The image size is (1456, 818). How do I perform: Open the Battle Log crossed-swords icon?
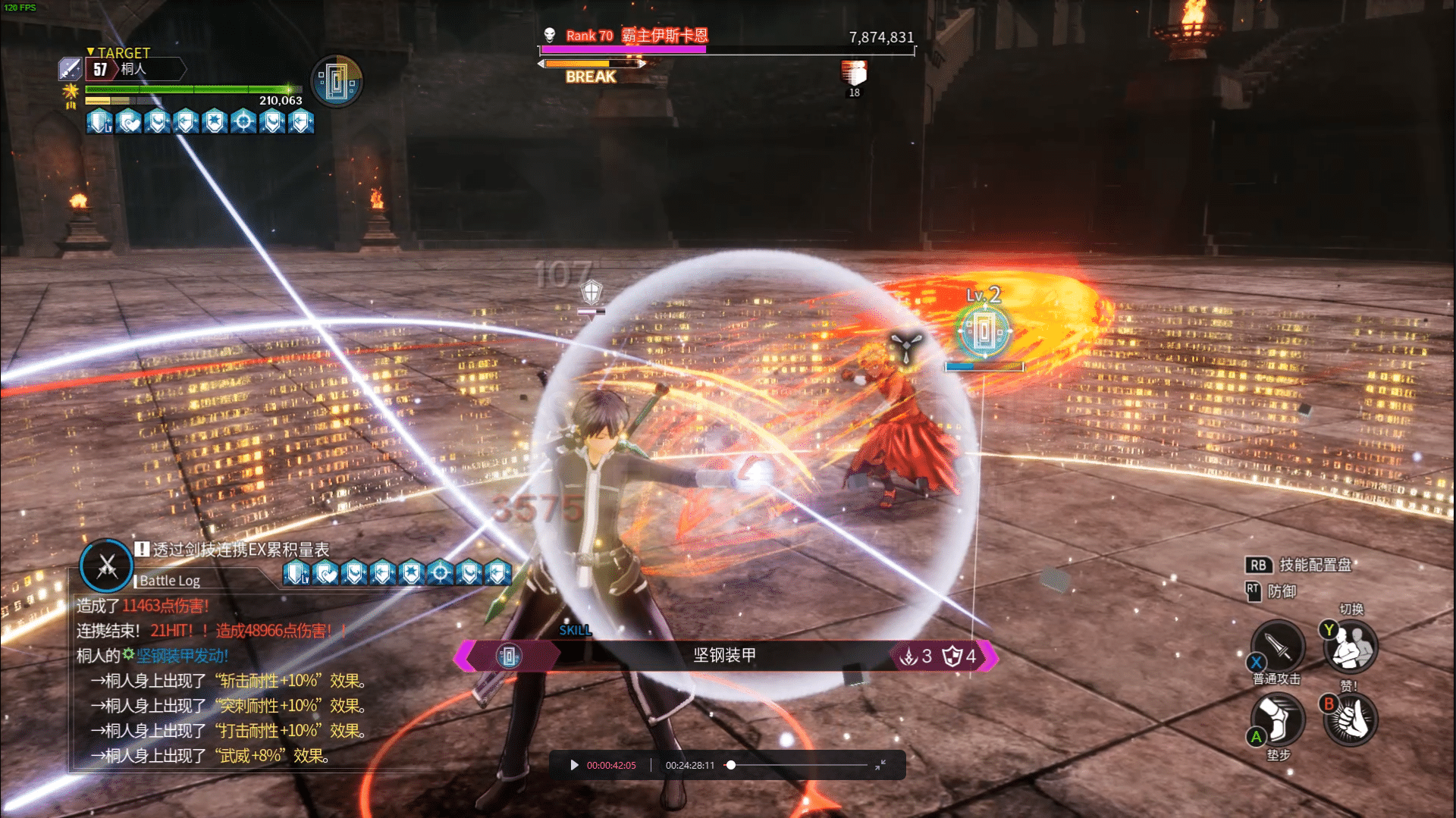107,566
